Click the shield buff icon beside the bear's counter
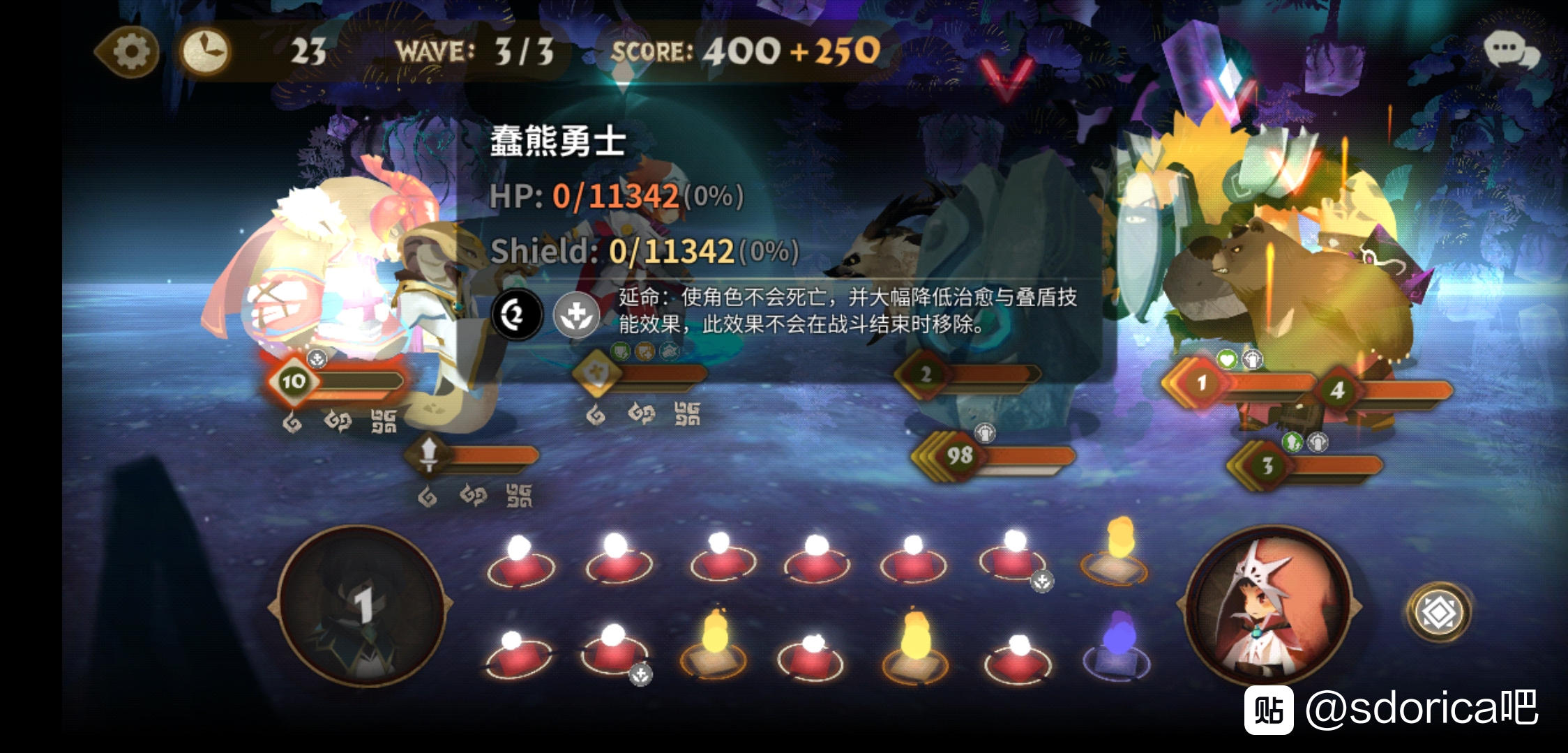This screenshot has width=1568, height=753. 1253,360
